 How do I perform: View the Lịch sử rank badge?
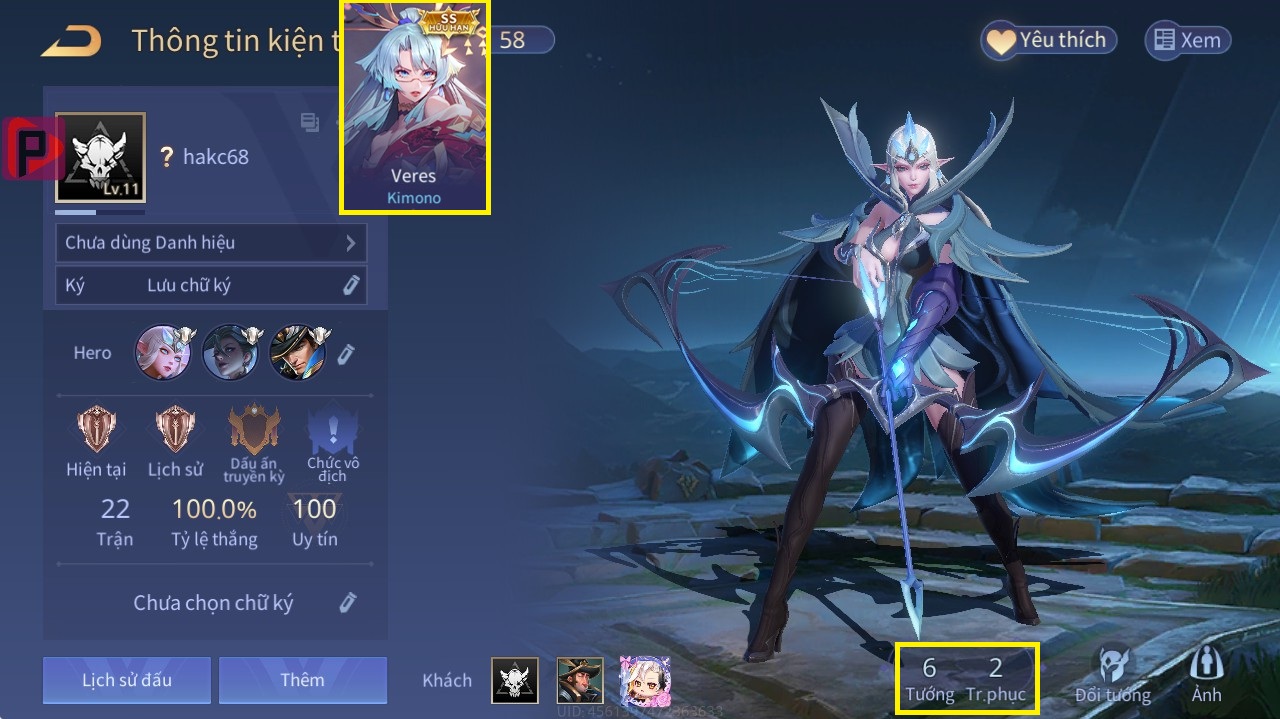point(176,429)
